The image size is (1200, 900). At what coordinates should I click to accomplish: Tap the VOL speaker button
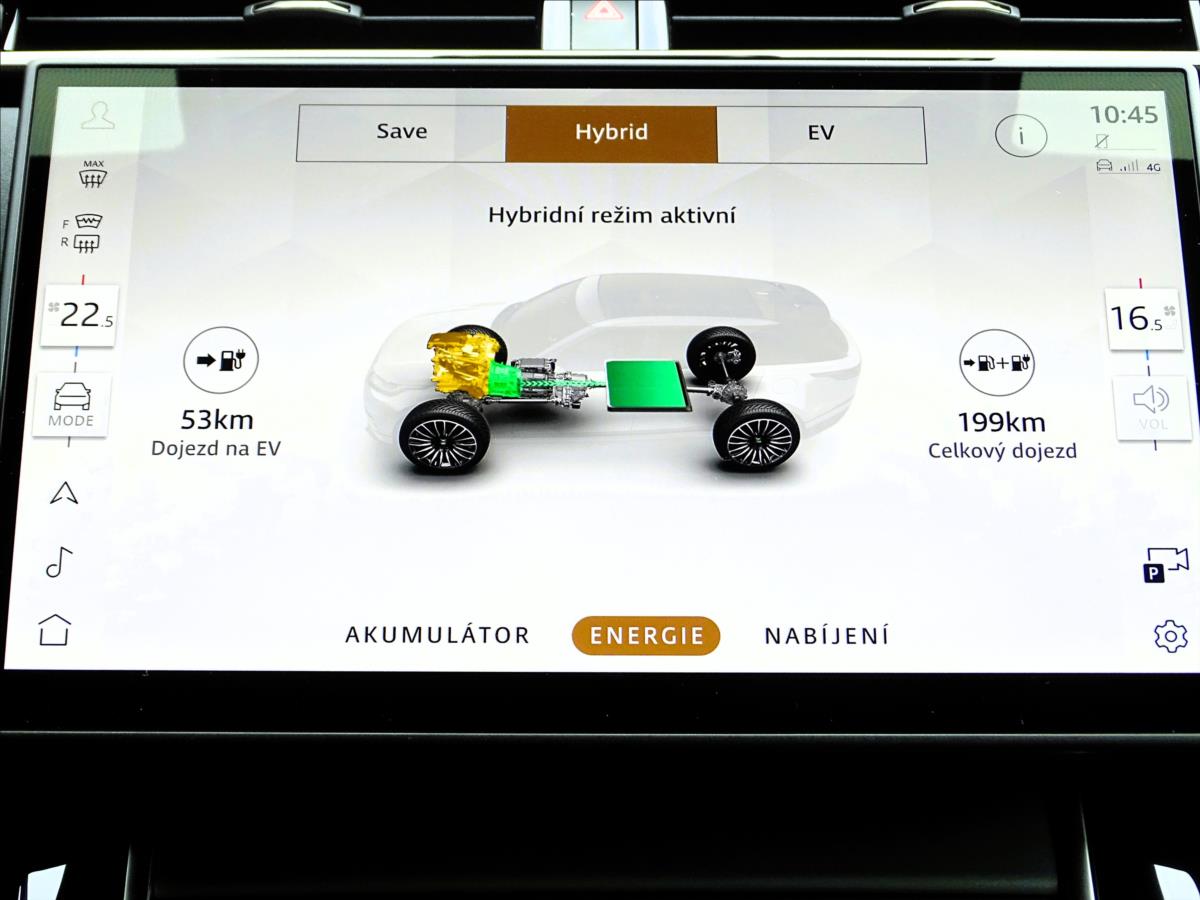coord(1152,407)
